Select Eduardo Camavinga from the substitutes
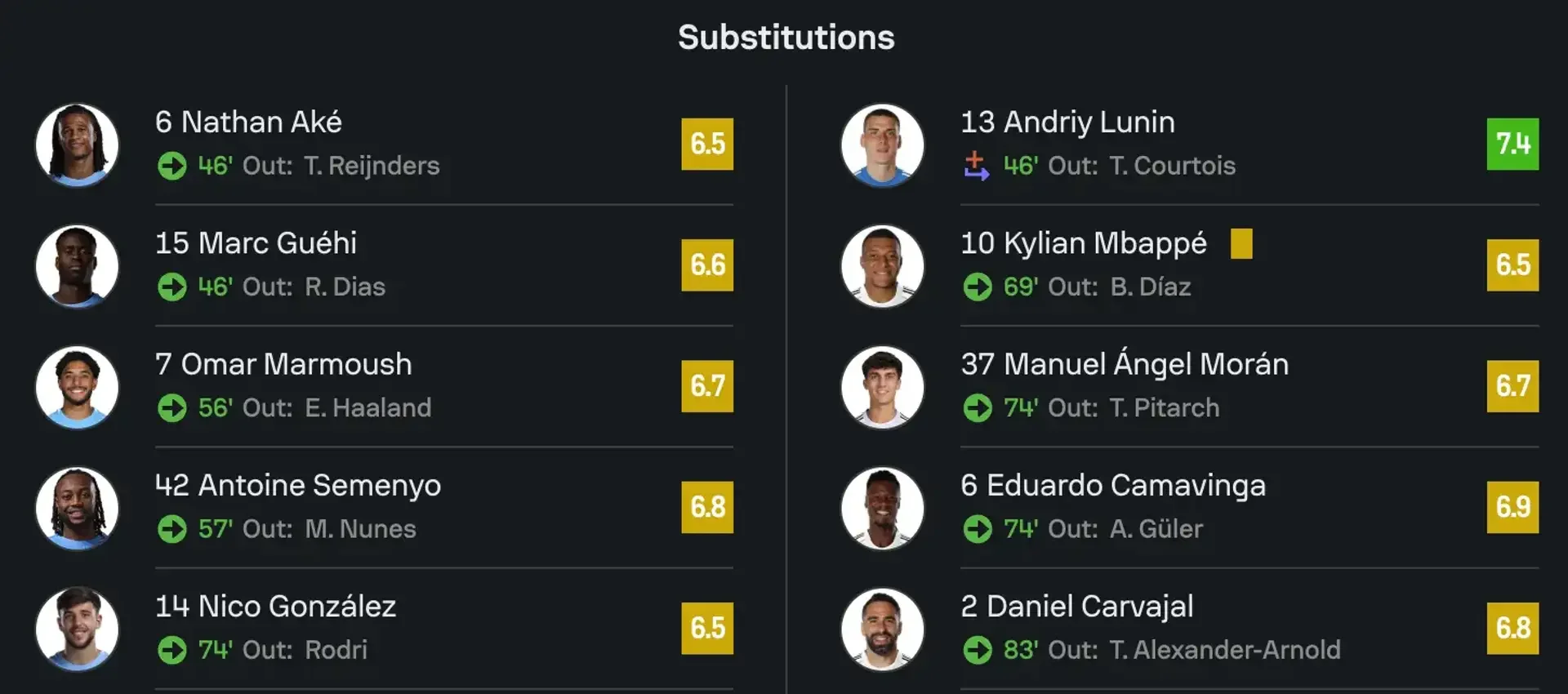The width and height of the screenshot is (1568, 694). pyautogui.click(x=1113, y=485)
